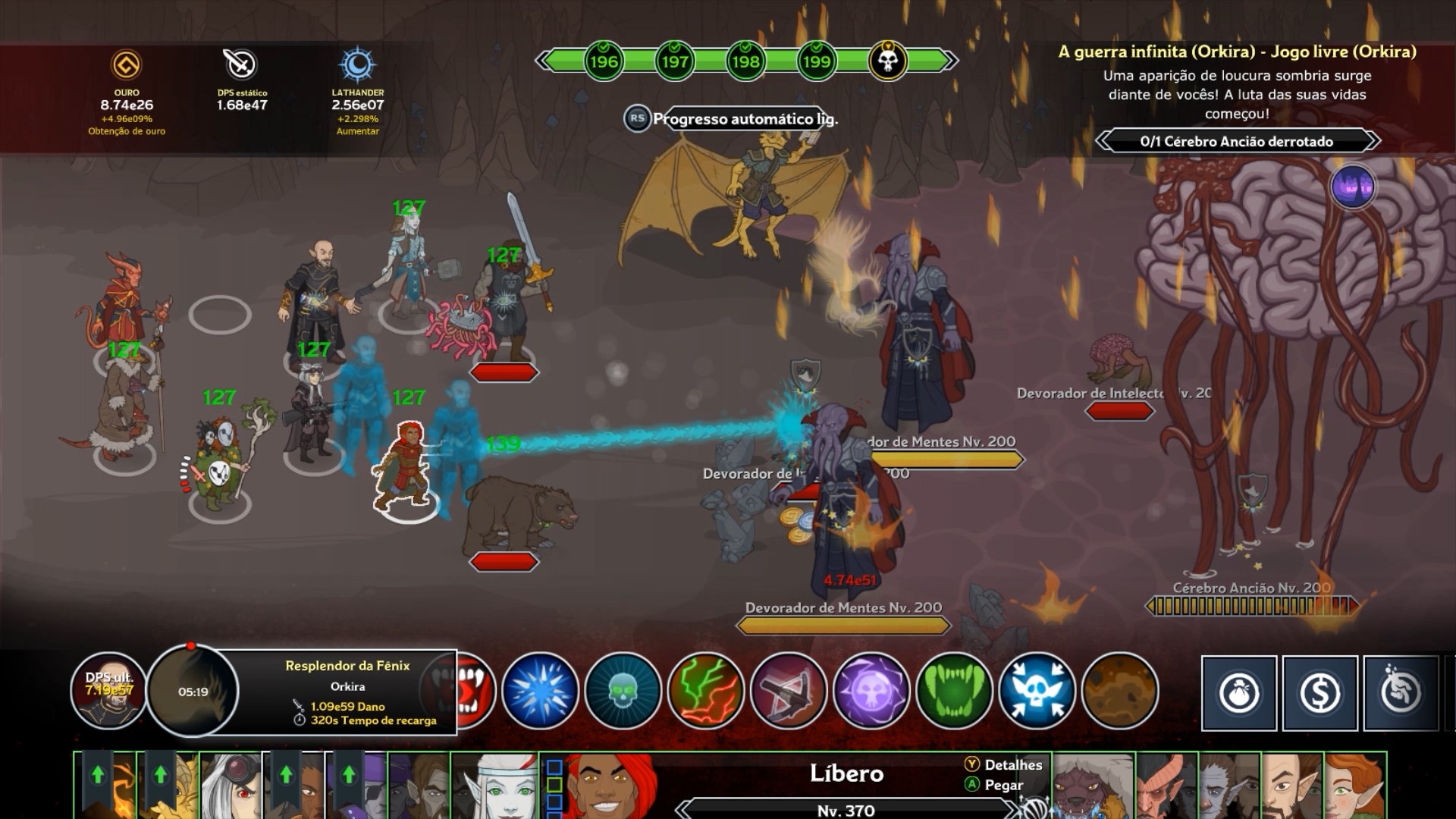Choose the pale elf with headband portrait

pyautogui.click(x=495, y=786)
